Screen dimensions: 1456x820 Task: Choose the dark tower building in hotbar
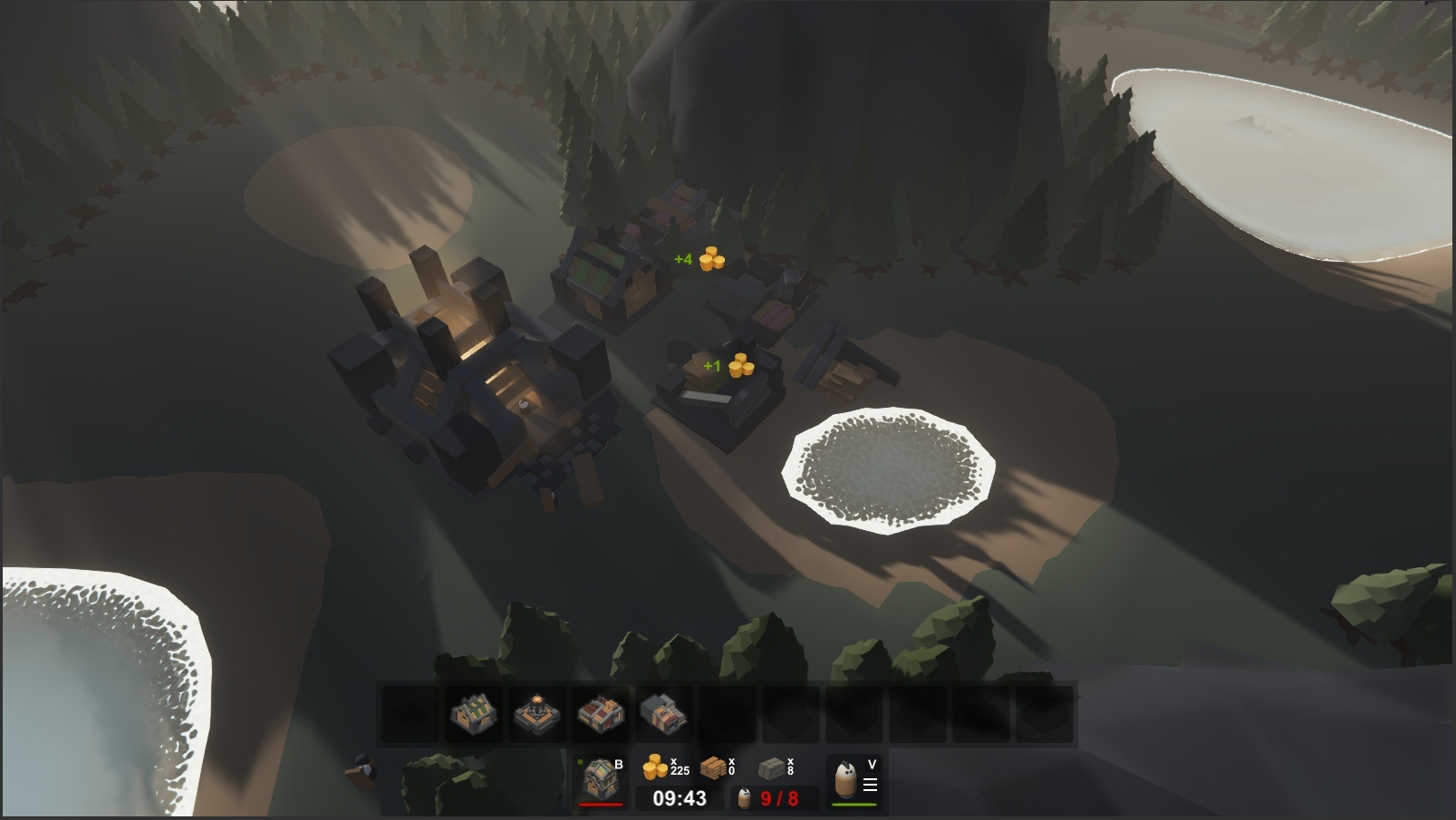click(537, 715)
